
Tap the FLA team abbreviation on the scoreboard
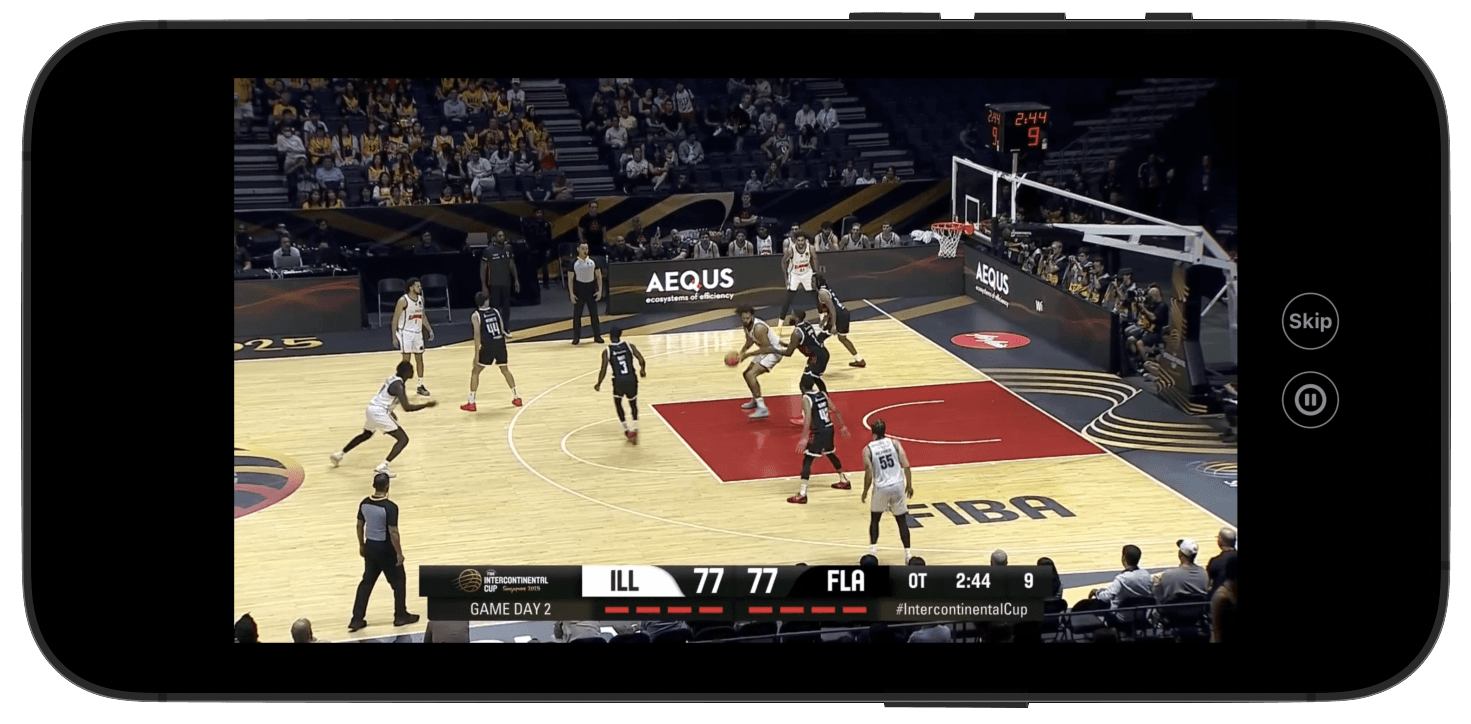[x=847, y=579]
